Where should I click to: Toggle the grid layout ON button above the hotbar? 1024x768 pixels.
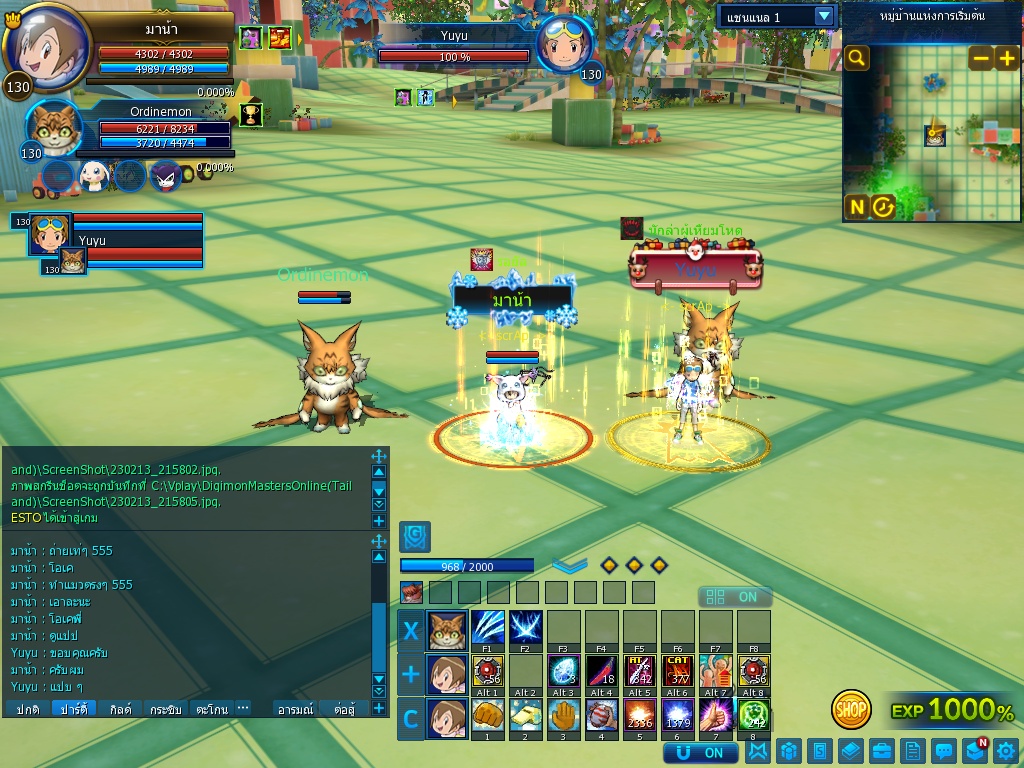point(735,597)
